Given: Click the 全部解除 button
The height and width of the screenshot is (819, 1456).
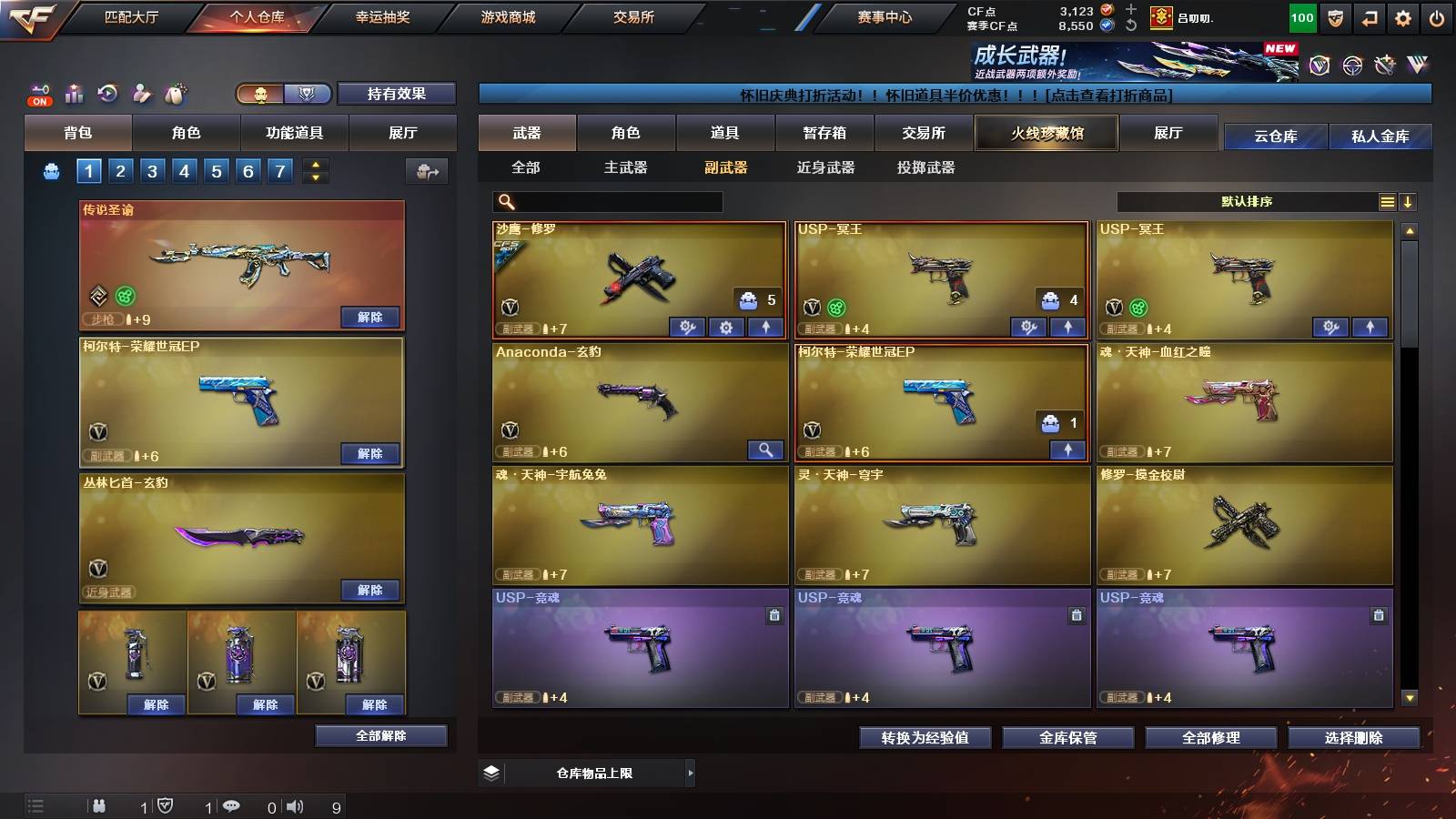Looking at the screenshot, I should 382,735.
